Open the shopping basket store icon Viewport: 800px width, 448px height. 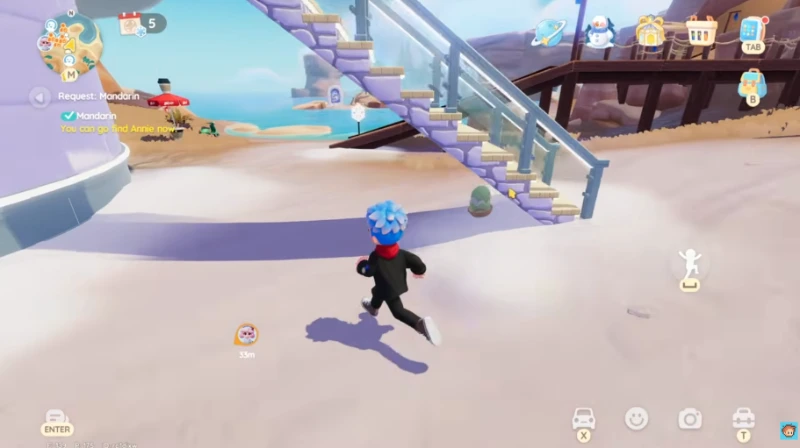click(701, 32)
